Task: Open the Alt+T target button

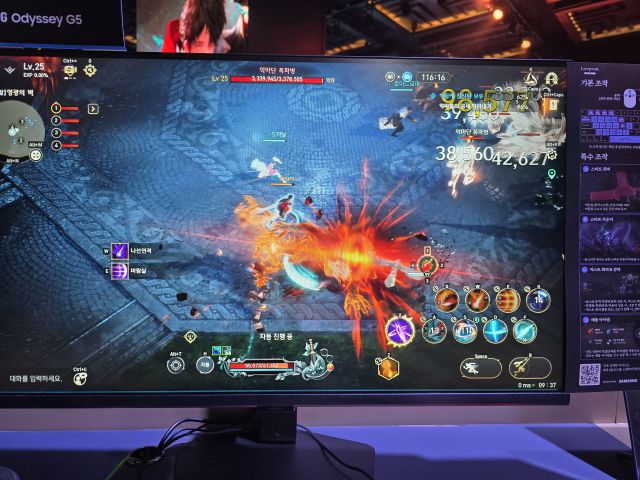Action: pyautogui.click(x=177, y=364)
